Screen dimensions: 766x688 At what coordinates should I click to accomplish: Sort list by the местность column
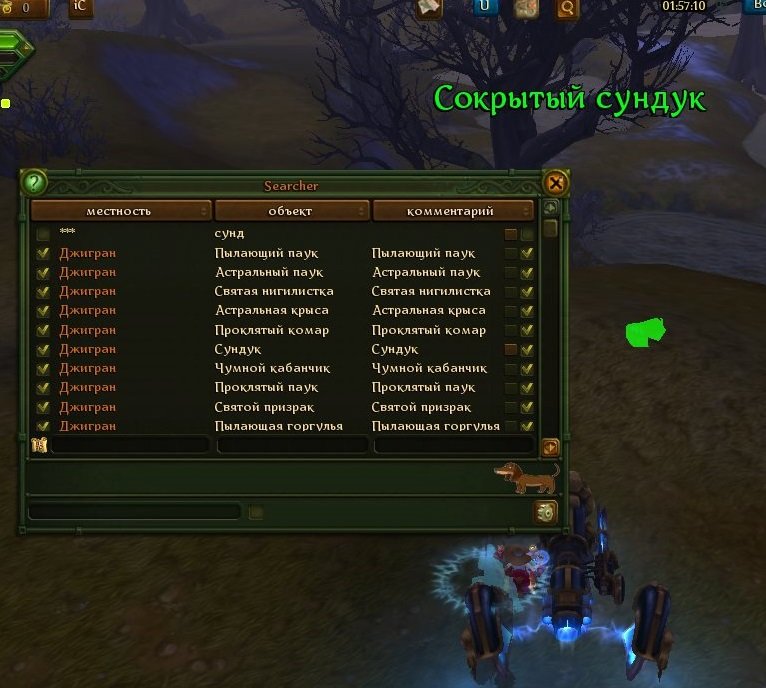click(x=120, y=210)
